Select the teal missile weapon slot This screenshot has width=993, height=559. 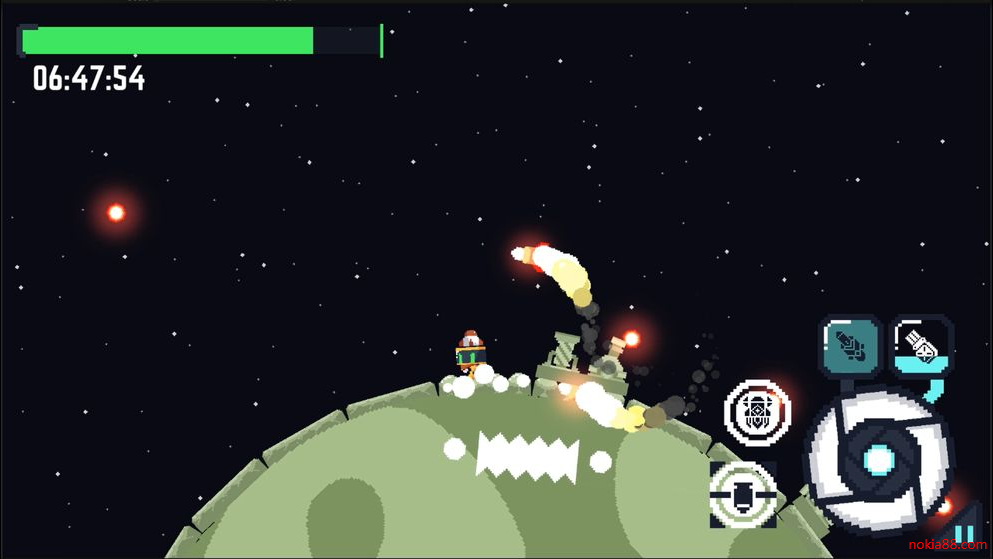coord(851,346)
